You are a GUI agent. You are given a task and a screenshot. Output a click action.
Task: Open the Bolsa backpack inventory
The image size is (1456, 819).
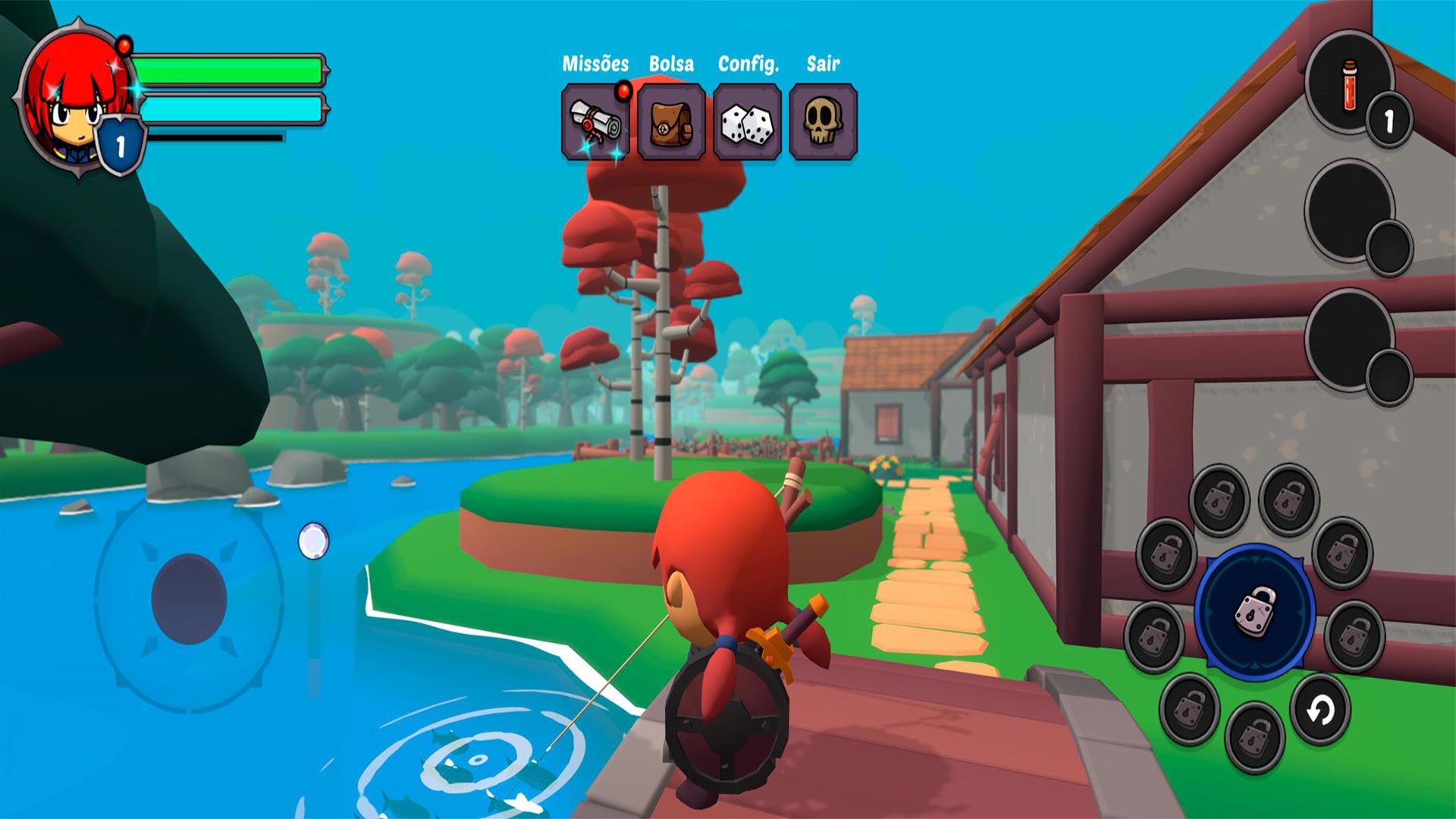pyautogui.click(x=671, y=122)
